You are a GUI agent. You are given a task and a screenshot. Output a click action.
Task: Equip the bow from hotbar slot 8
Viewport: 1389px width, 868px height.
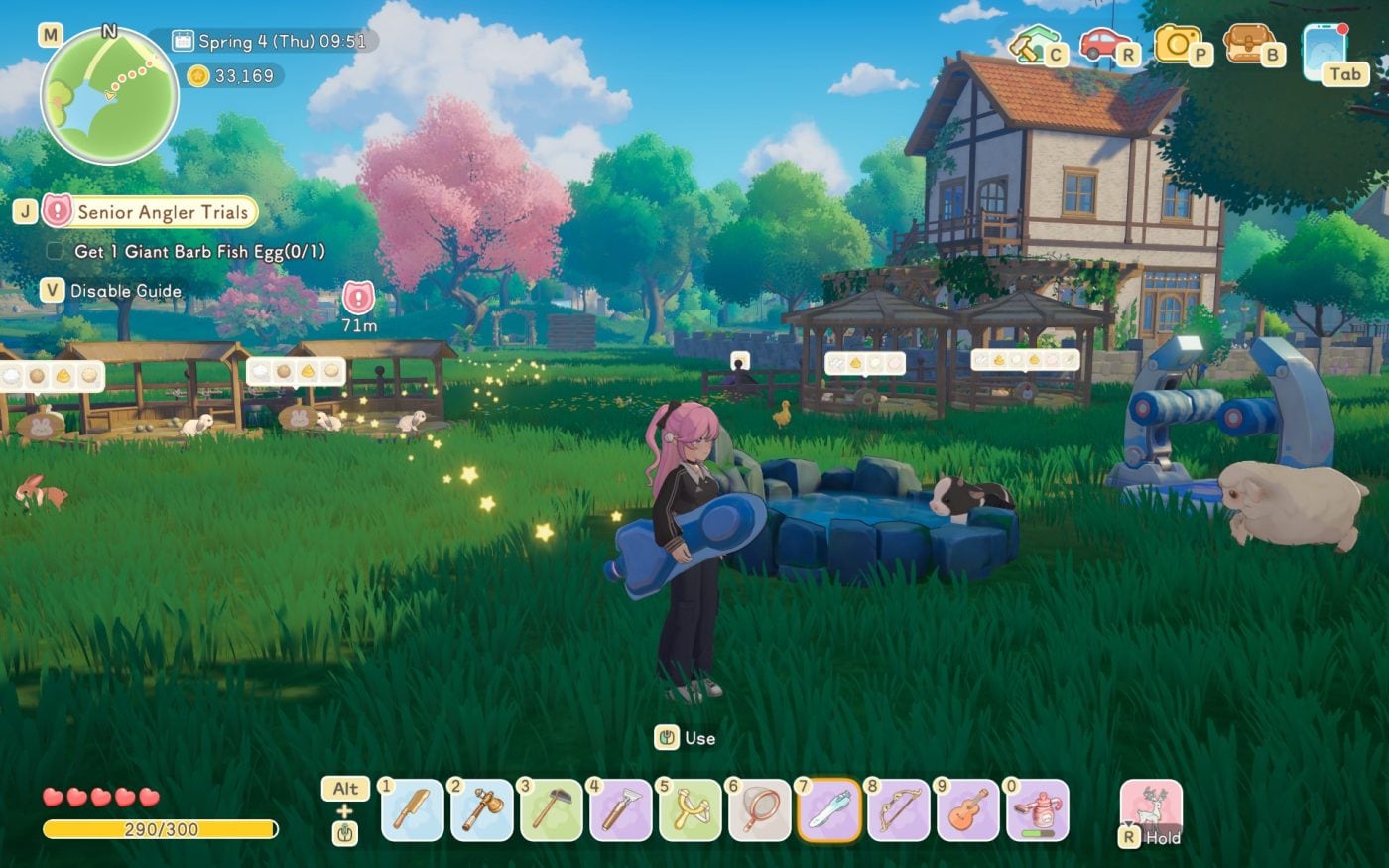point(897,813)
